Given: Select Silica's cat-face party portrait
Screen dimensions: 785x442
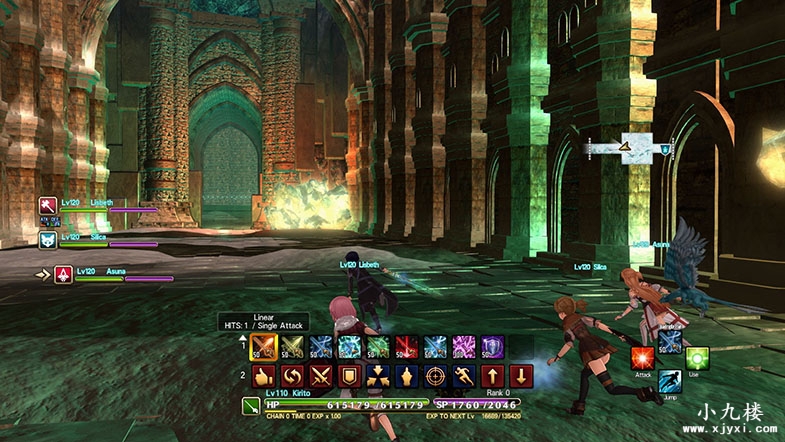Looking at the screenshot, I should 46,239.
